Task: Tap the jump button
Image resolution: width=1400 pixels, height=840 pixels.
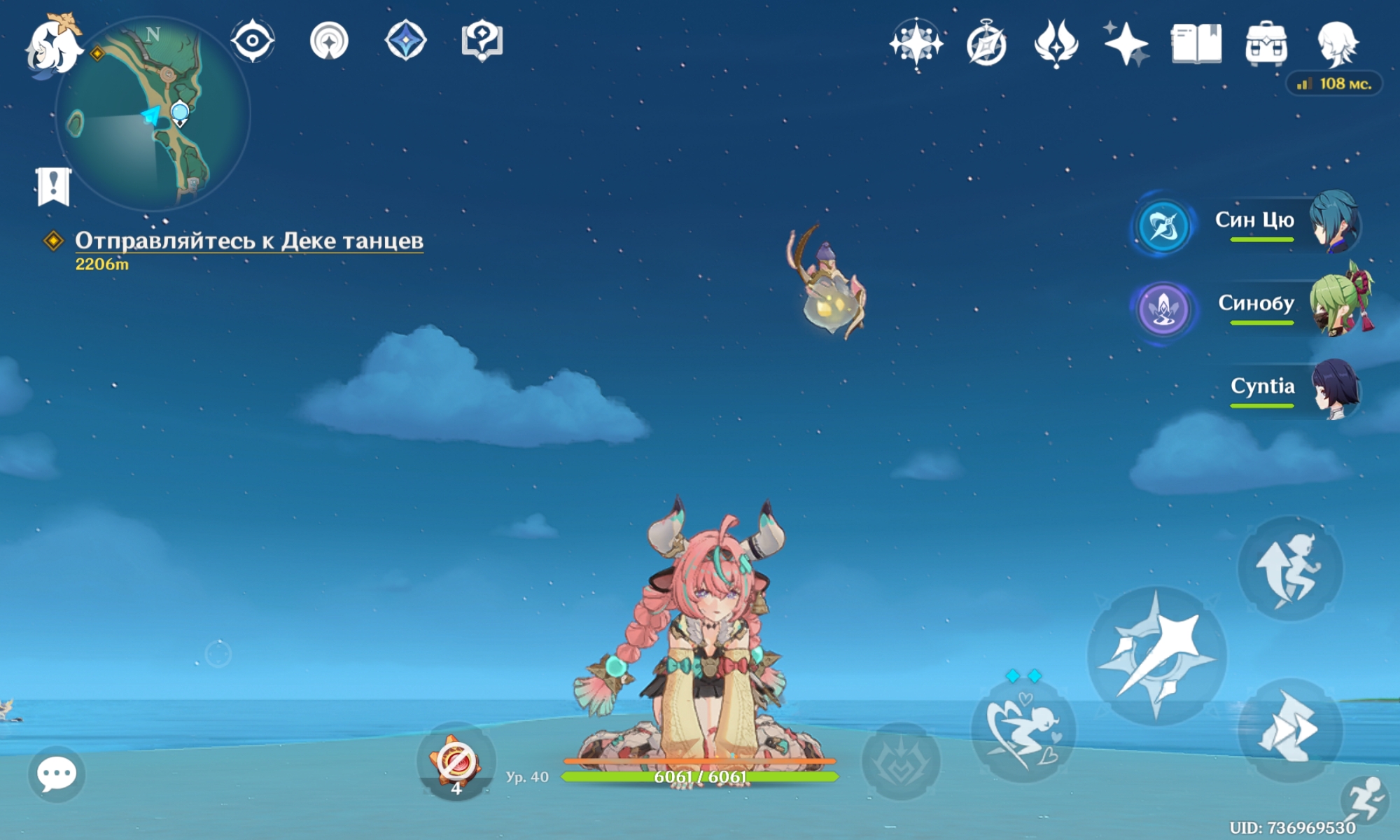Action: (1290, 568)
